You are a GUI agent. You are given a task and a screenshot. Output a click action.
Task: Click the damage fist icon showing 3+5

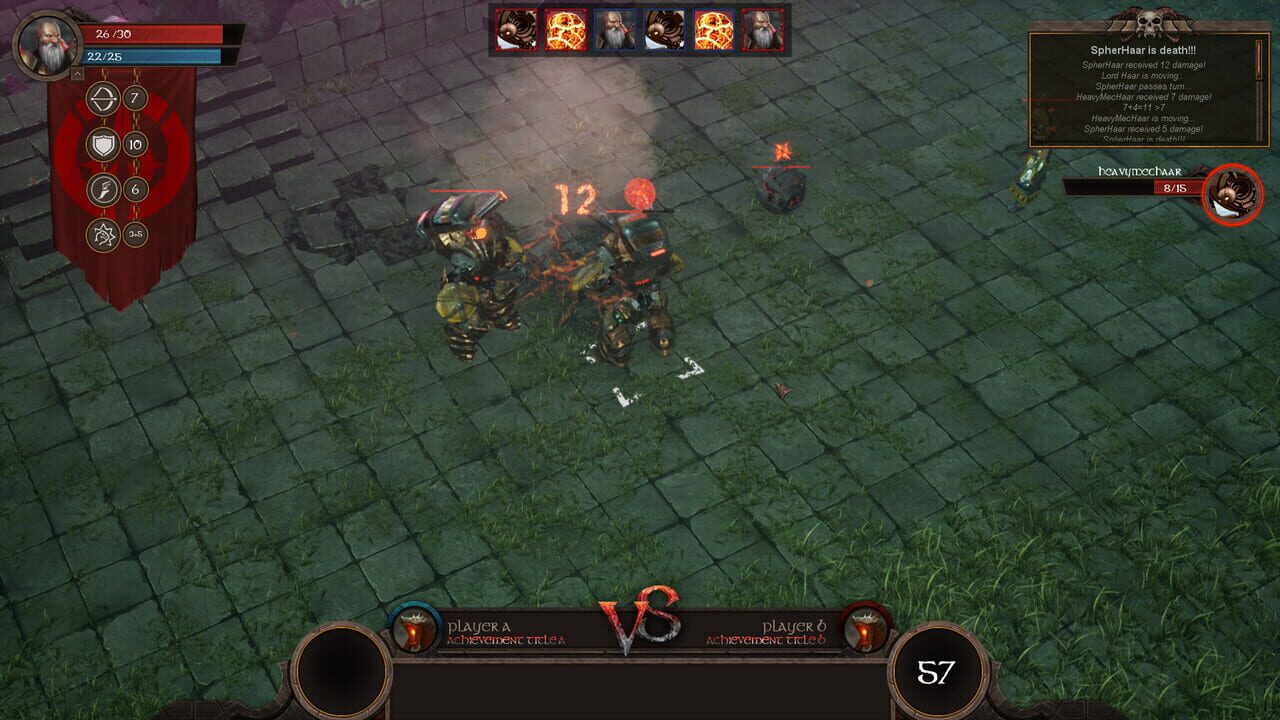pos(102,235)
